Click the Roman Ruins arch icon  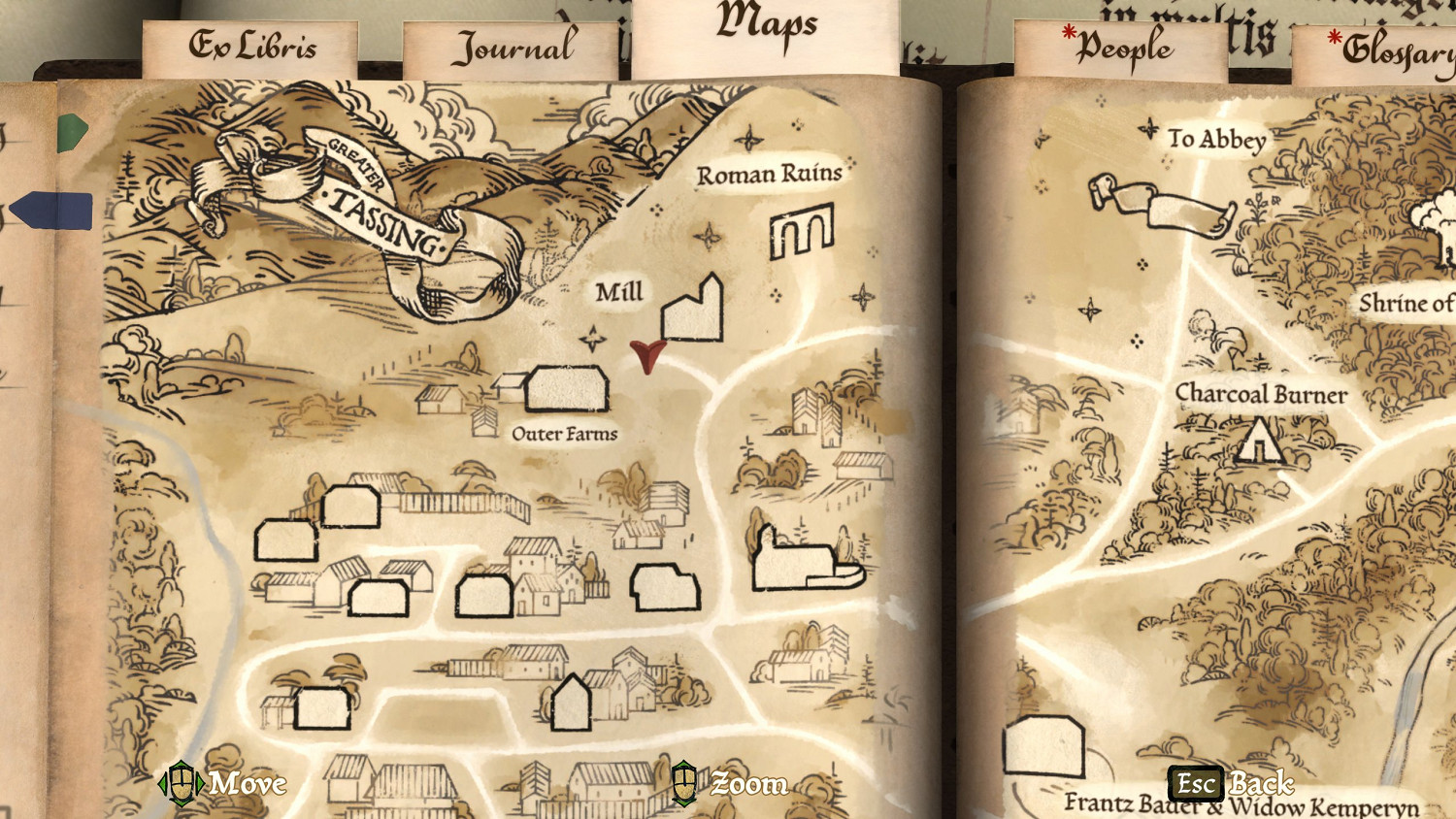(x=802, y=233)
